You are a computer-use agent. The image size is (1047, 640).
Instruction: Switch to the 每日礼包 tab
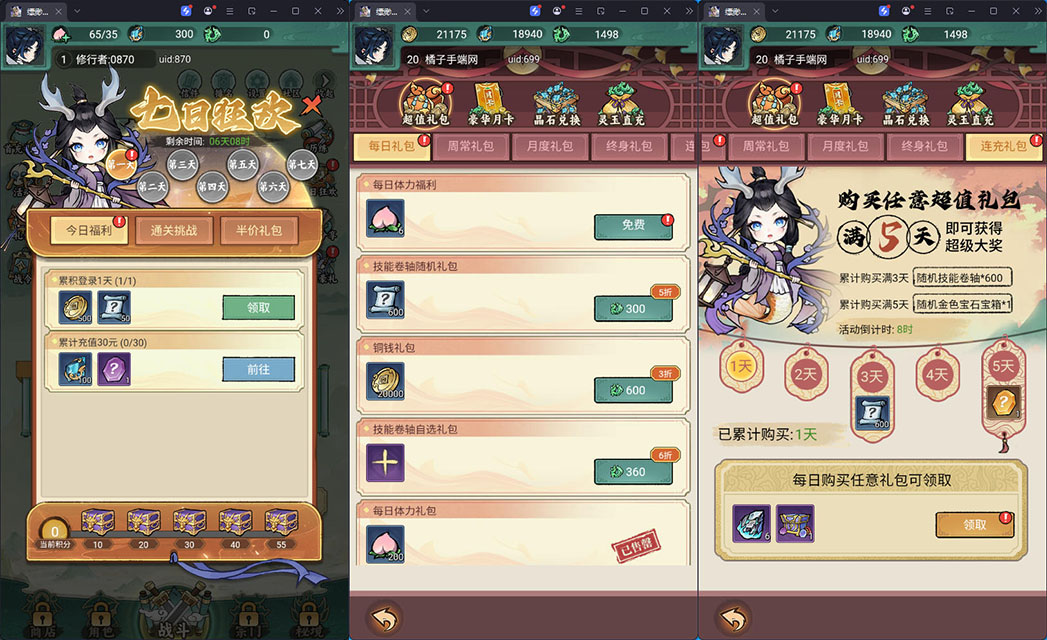[x=390, y=146]
